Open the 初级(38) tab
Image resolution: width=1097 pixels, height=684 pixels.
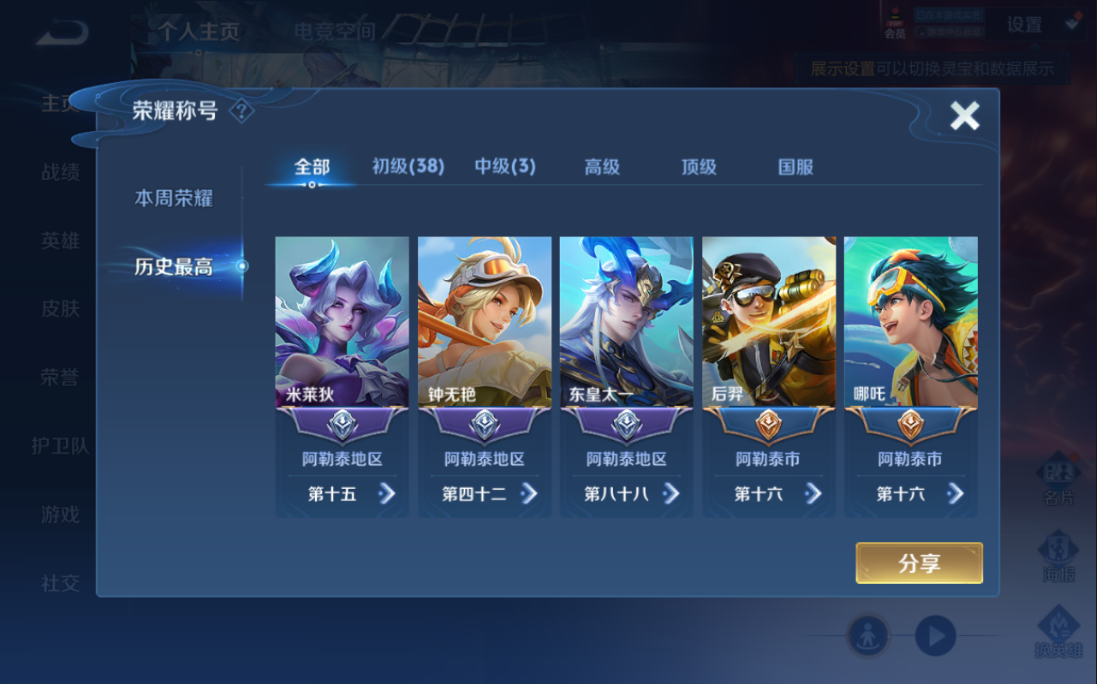408,167
